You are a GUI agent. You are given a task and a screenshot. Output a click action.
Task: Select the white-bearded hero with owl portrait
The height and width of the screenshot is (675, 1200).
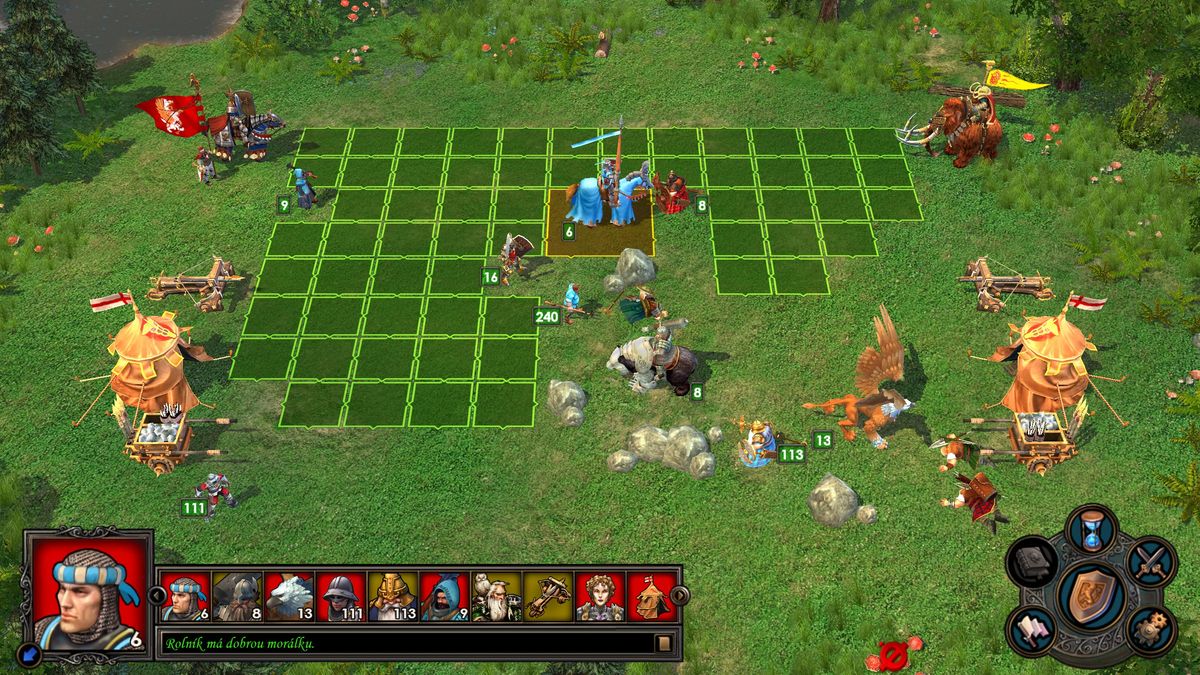pos(497,597)
